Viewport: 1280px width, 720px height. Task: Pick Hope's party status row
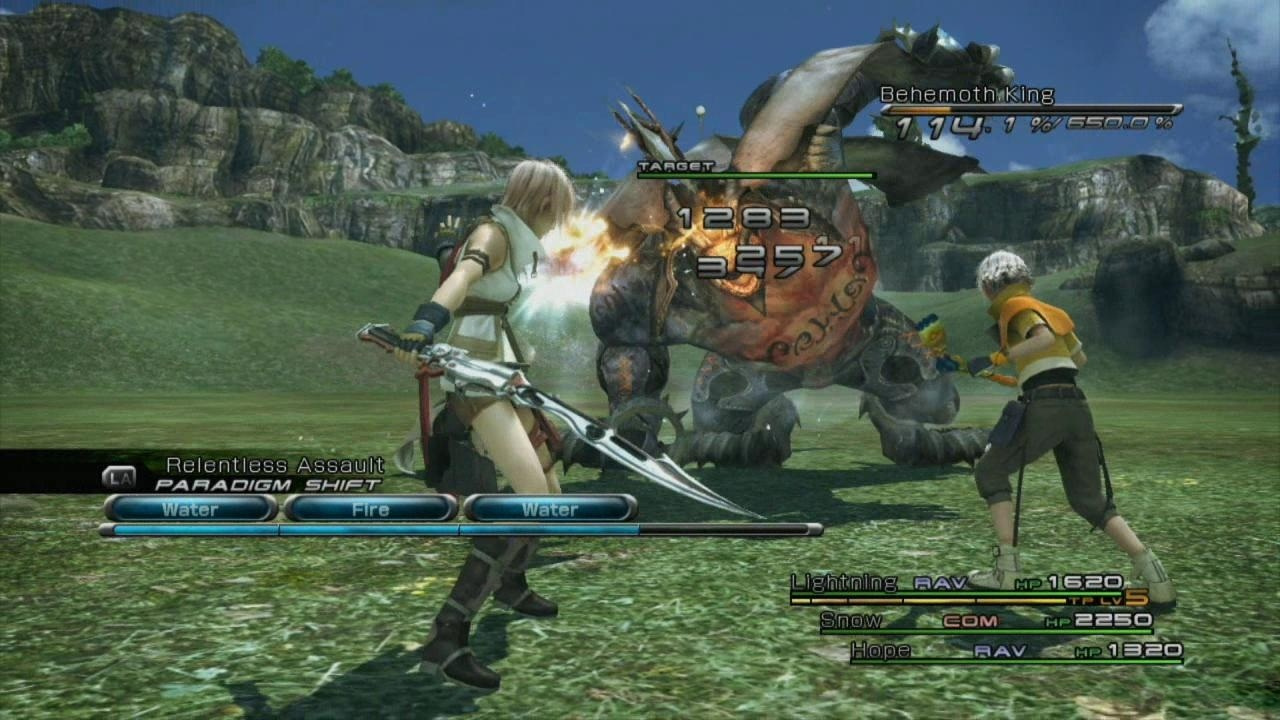[x=1015, y=651]
